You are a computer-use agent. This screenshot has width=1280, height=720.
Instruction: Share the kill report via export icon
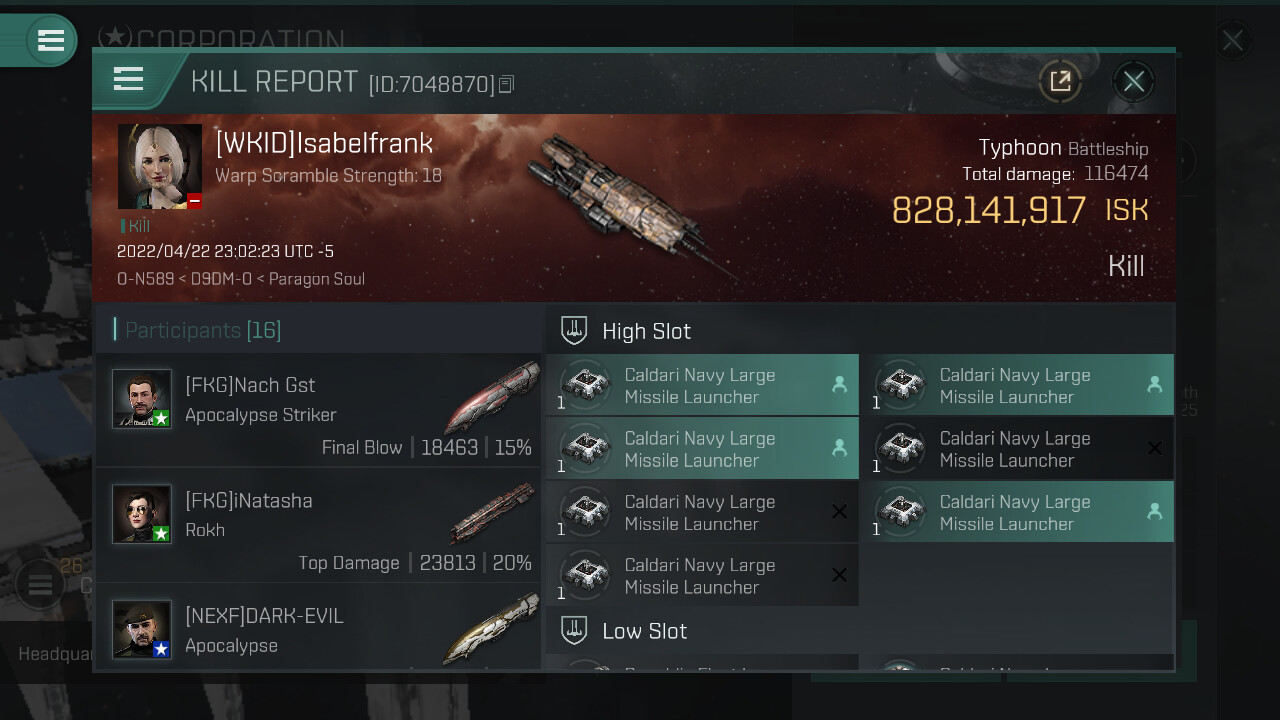(1060, 81)
